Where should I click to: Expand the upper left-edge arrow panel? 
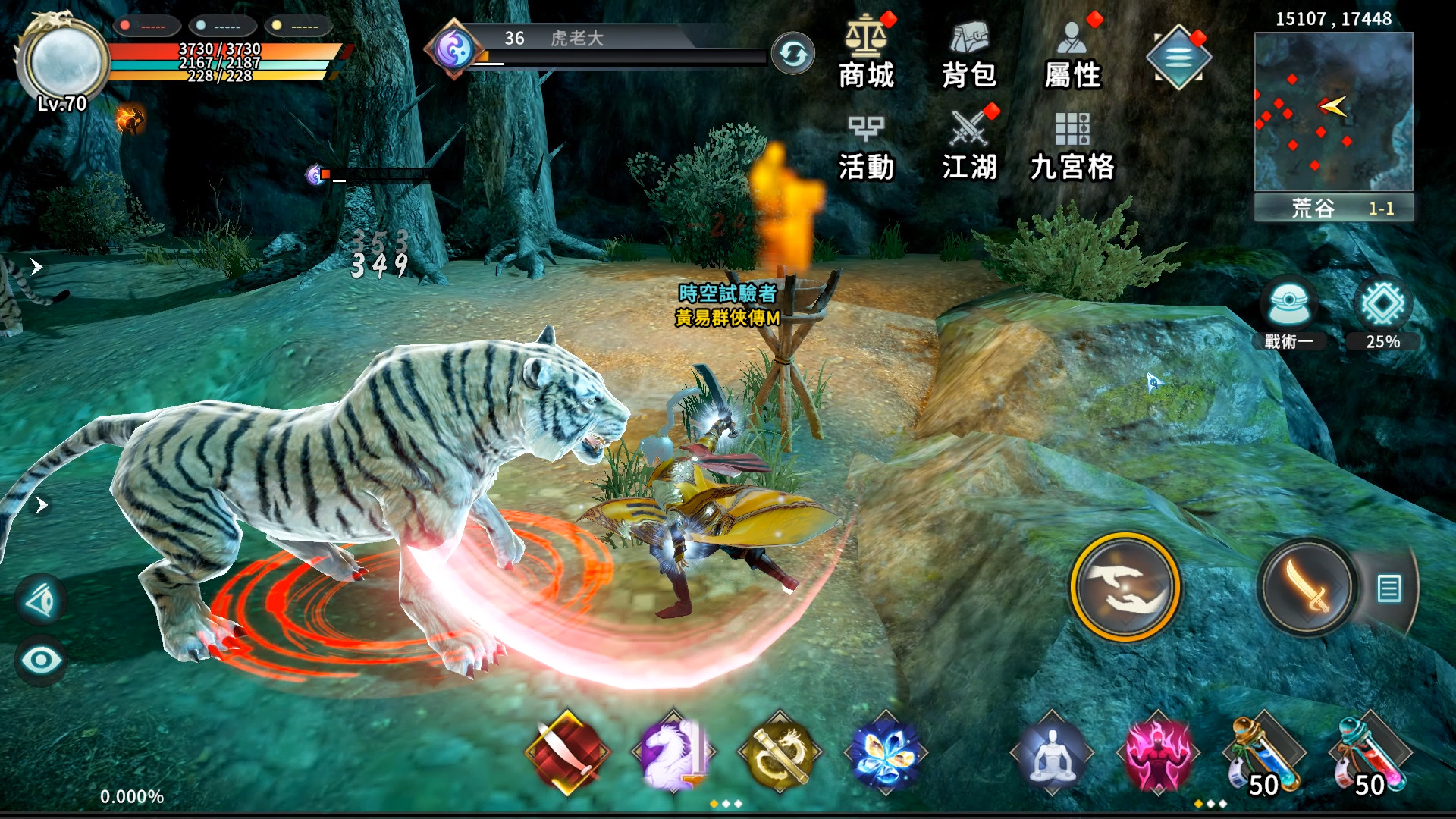point(35,265)
